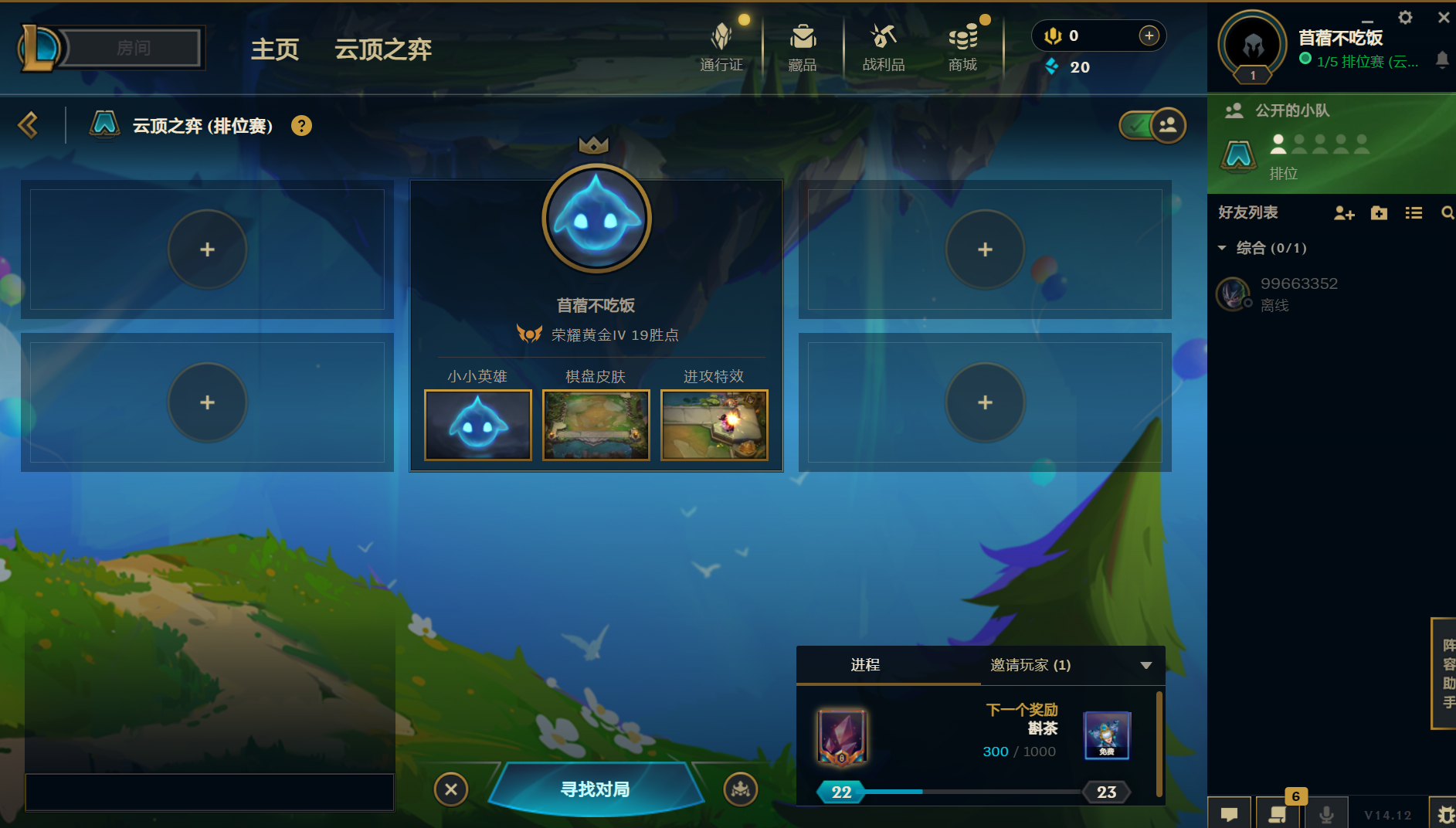This screenshot has width=1456, height=828.
Task: Cancel queue with the X button
Action: 452,789
